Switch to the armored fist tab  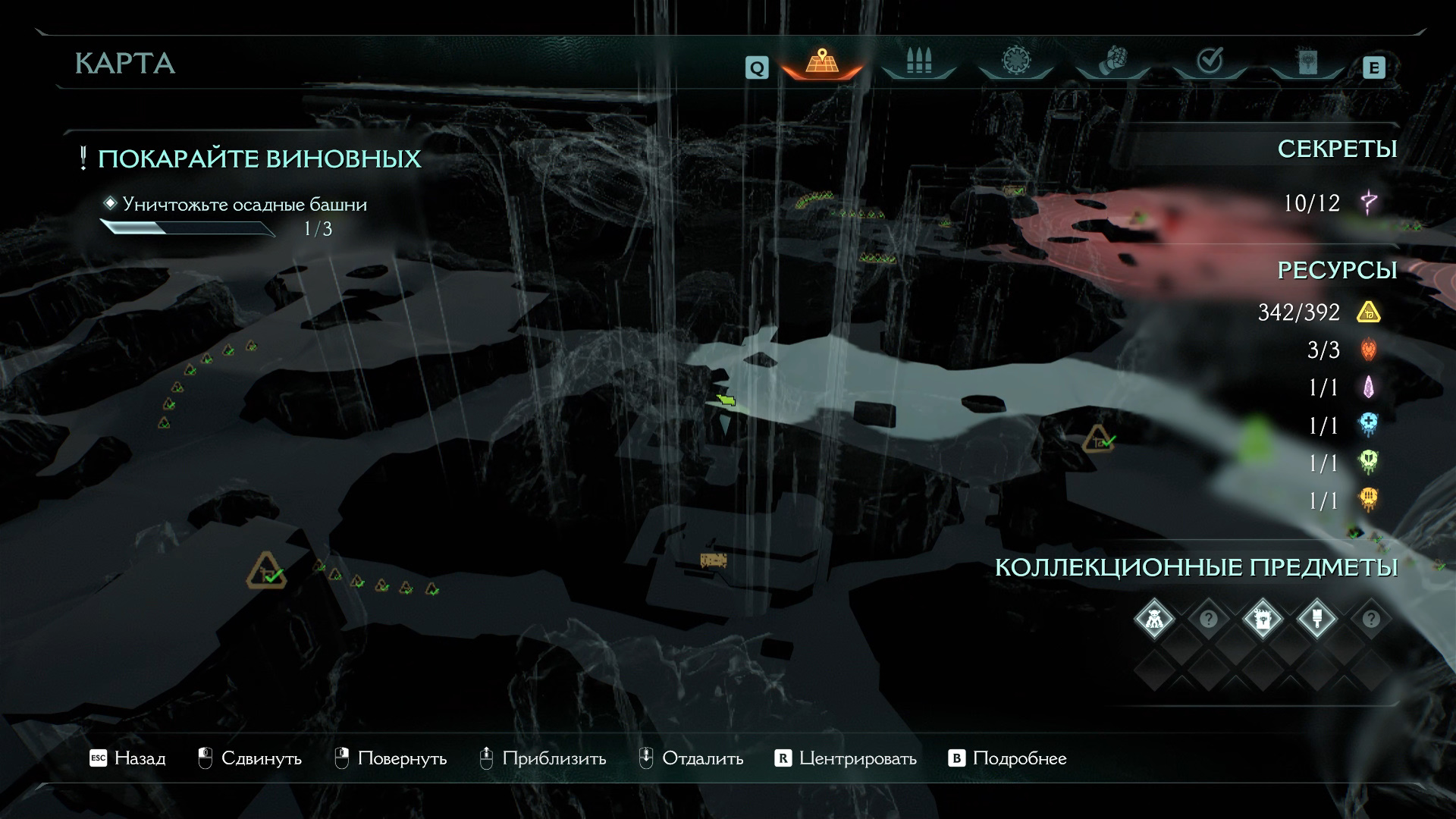tap(1112, 61)
